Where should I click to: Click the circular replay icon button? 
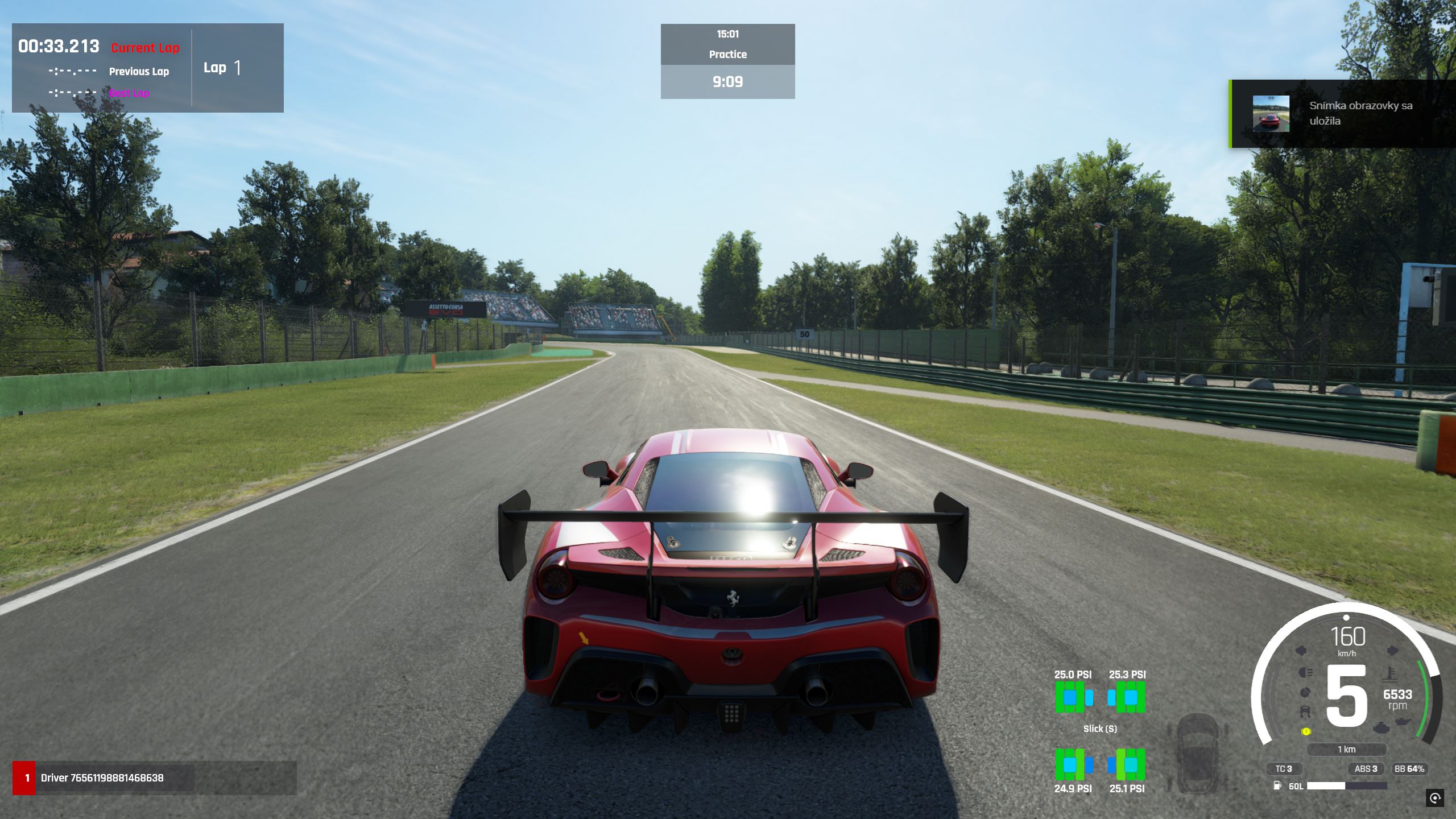(x=1435, y=797)
